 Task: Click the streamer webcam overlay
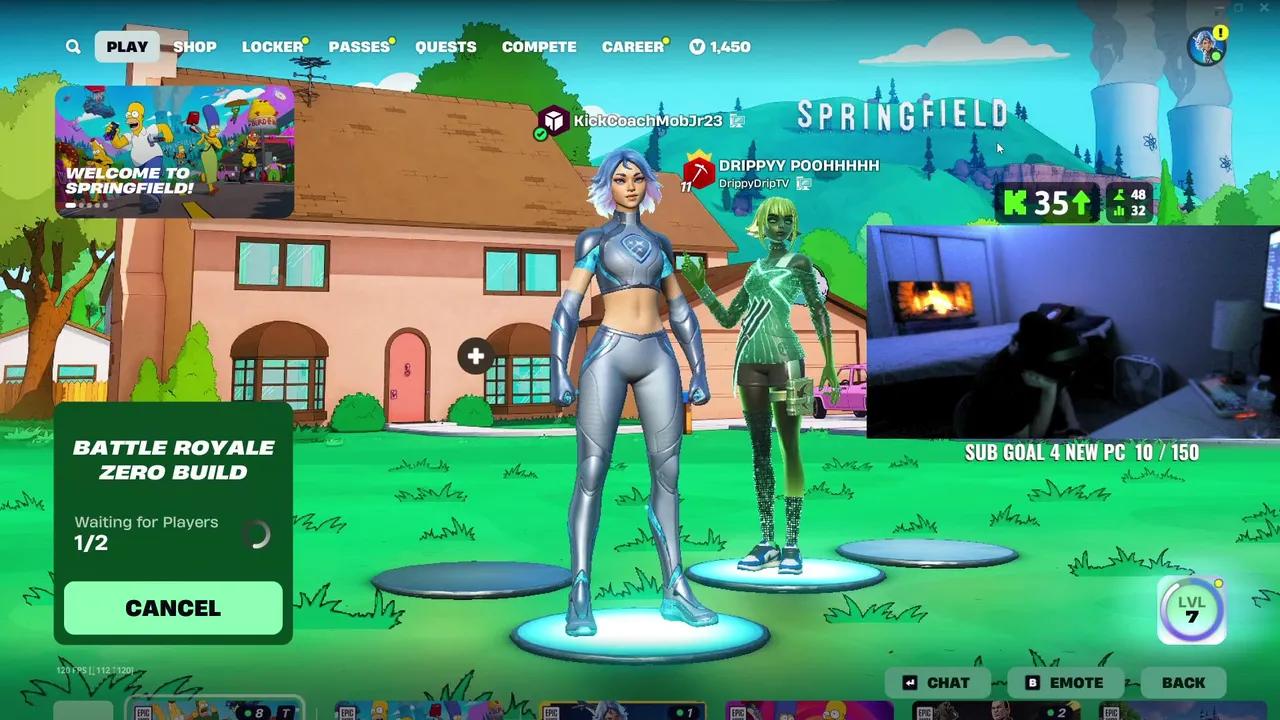point(1070,330)
